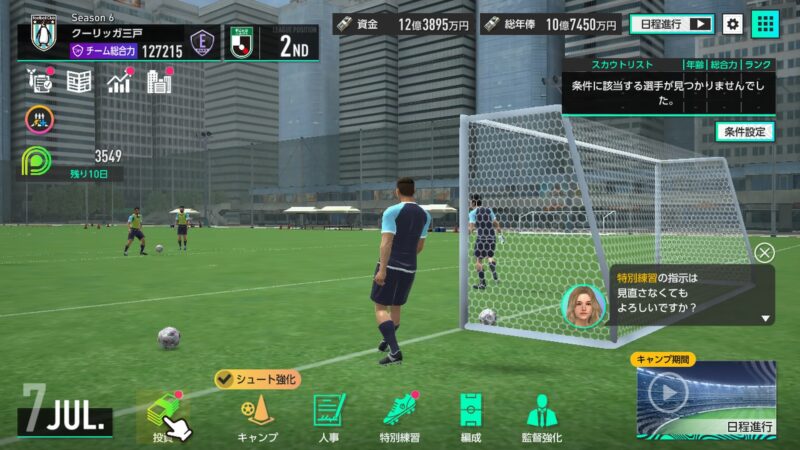Open the green P points icon
The height and width of the screenshot is (450, 800).
pos(38,161)
